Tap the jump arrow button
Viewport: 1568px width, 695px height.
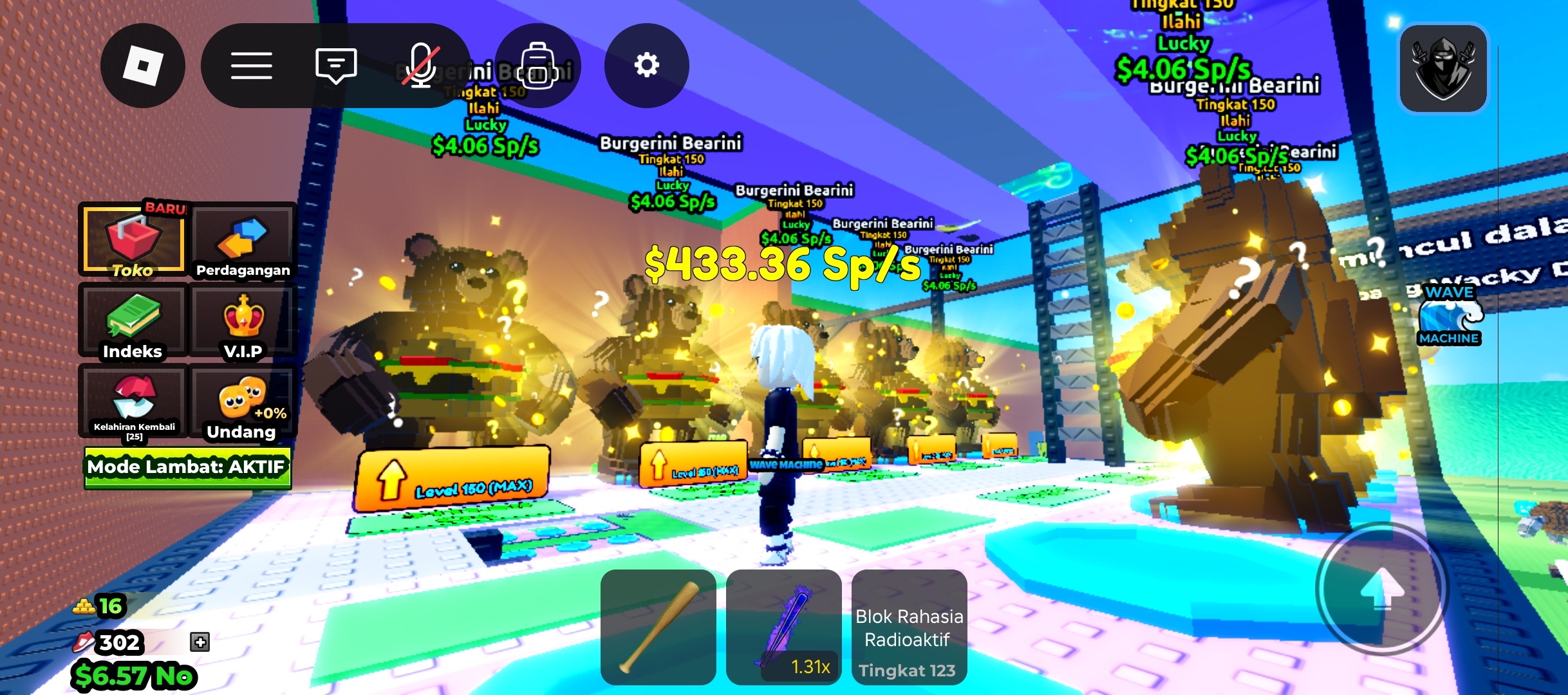click(x=1381, y=588)
